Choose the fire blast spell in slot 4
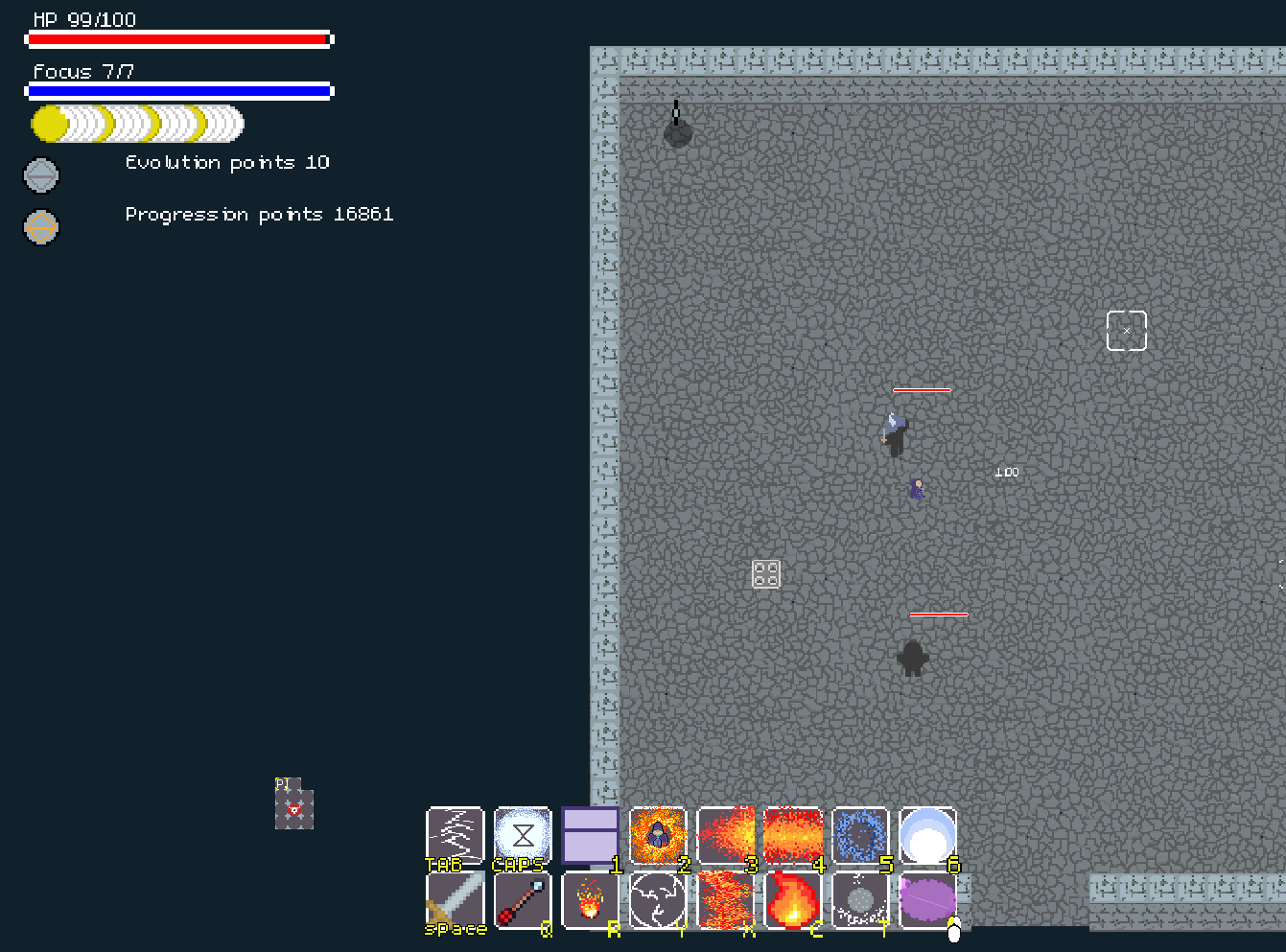The image size is (1286, 952). (793, 836)
